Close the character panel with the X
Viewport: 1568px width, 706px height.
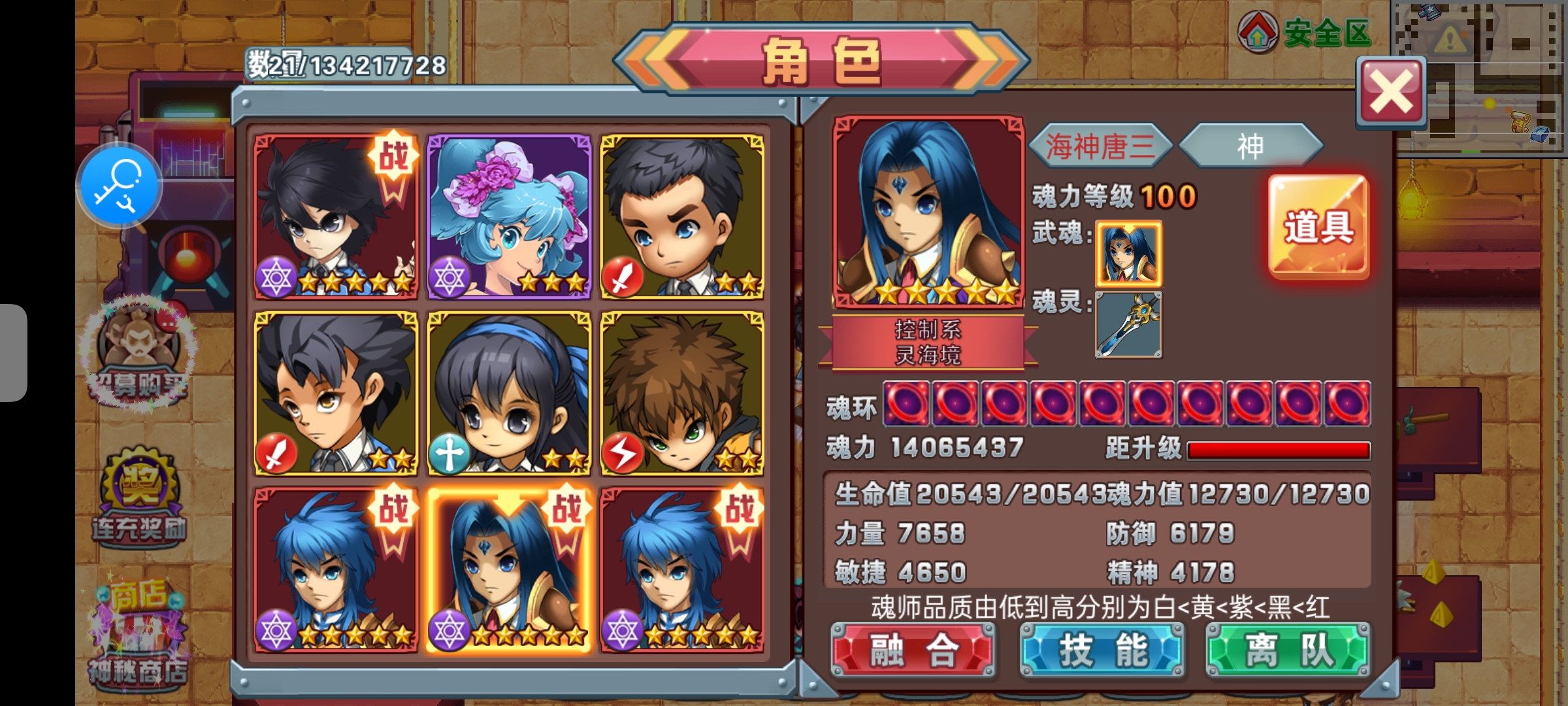[x=1391, y=92]
